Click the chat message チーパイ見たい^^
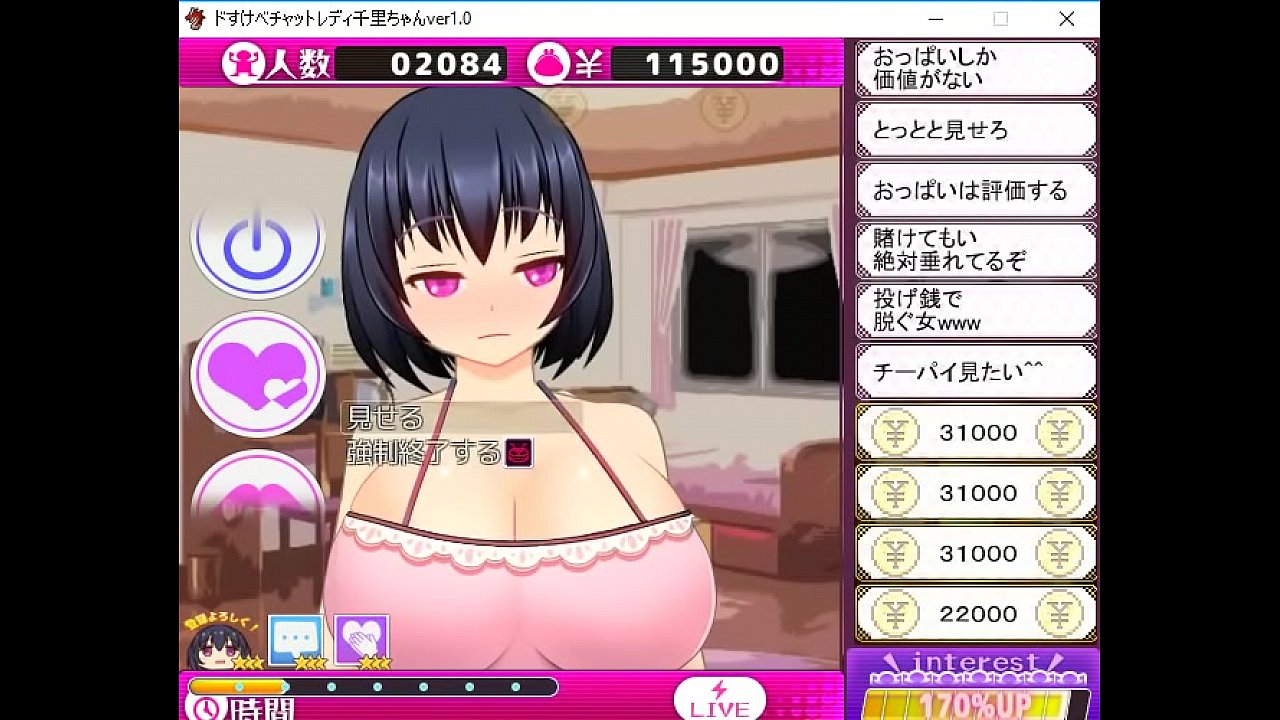The image size is (1280, 720). 975,371
